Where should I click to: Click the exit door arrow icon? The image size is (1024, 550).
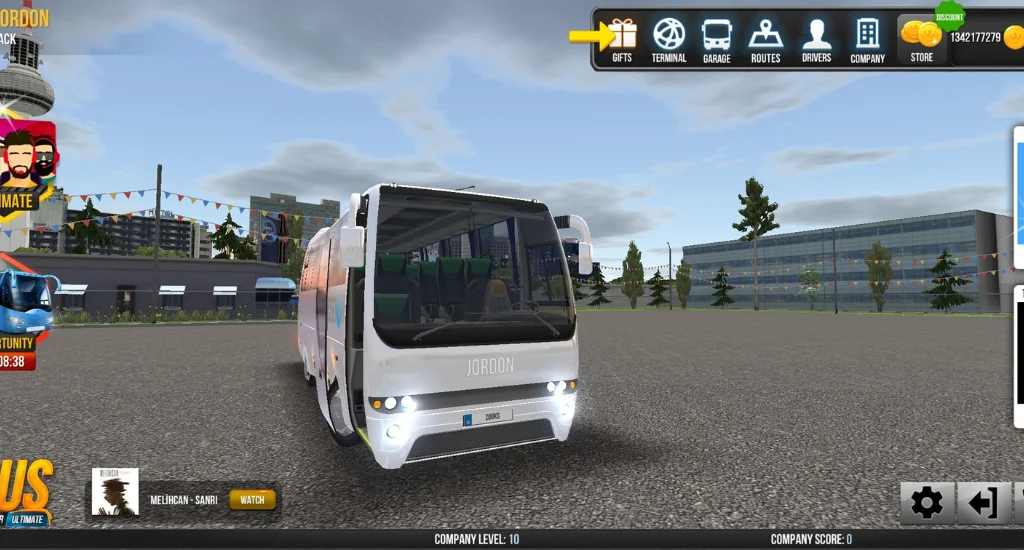983,503
